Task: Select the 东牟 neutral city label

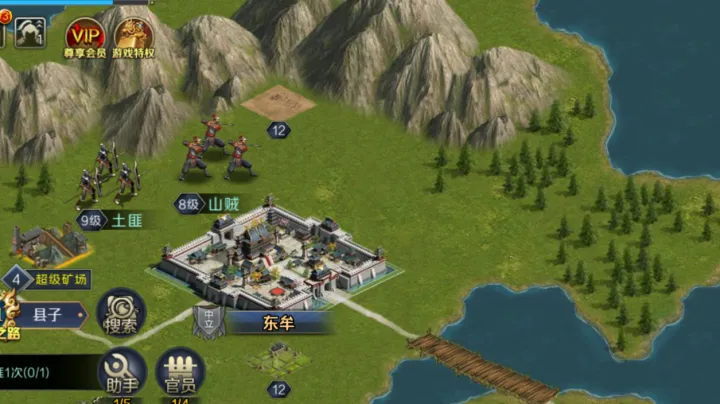Action: click(278, 323)
